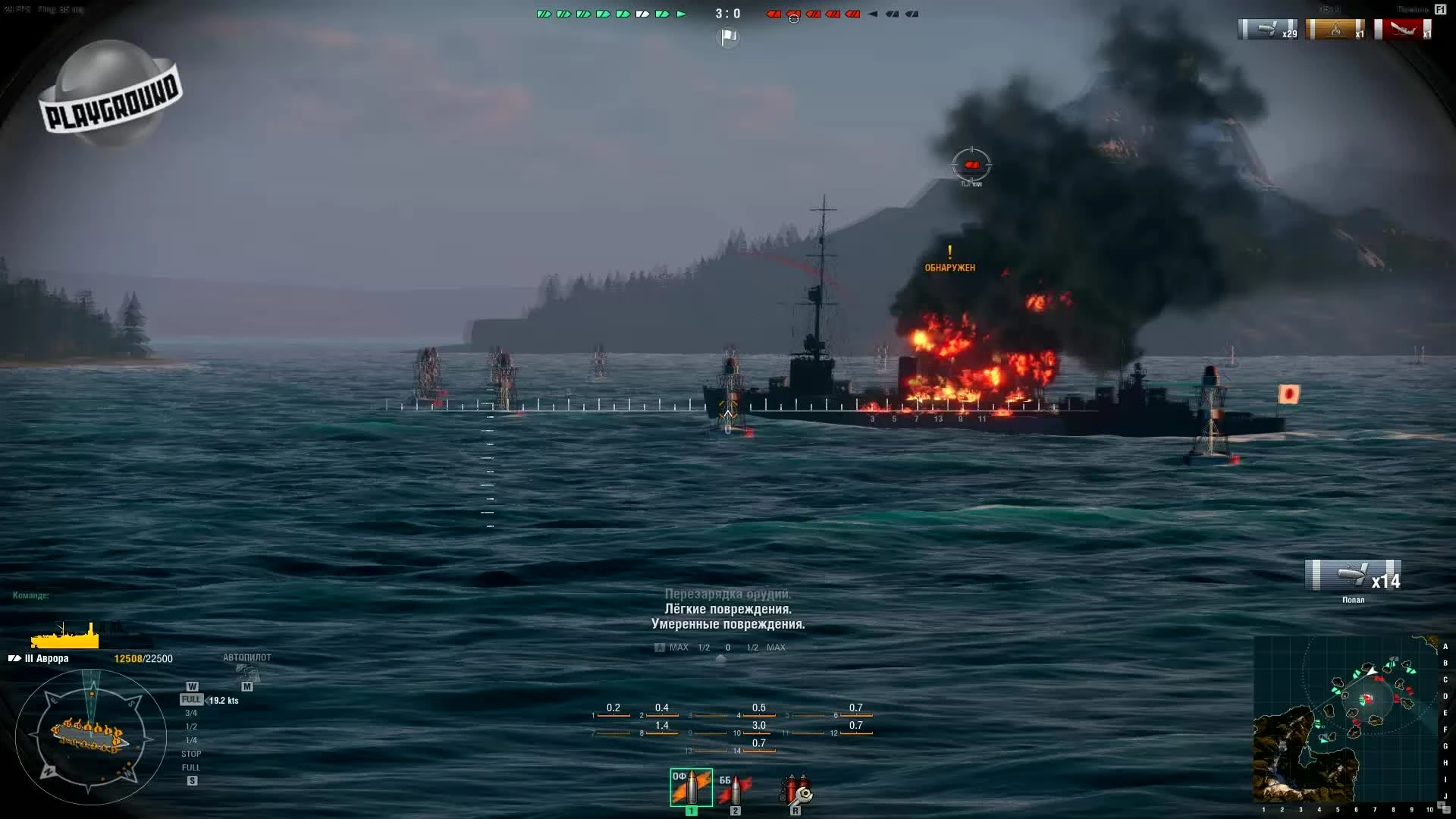Click the torpedo consumable showing x29
This screenshot has height=819, width=1456.
coord(1267,30)
